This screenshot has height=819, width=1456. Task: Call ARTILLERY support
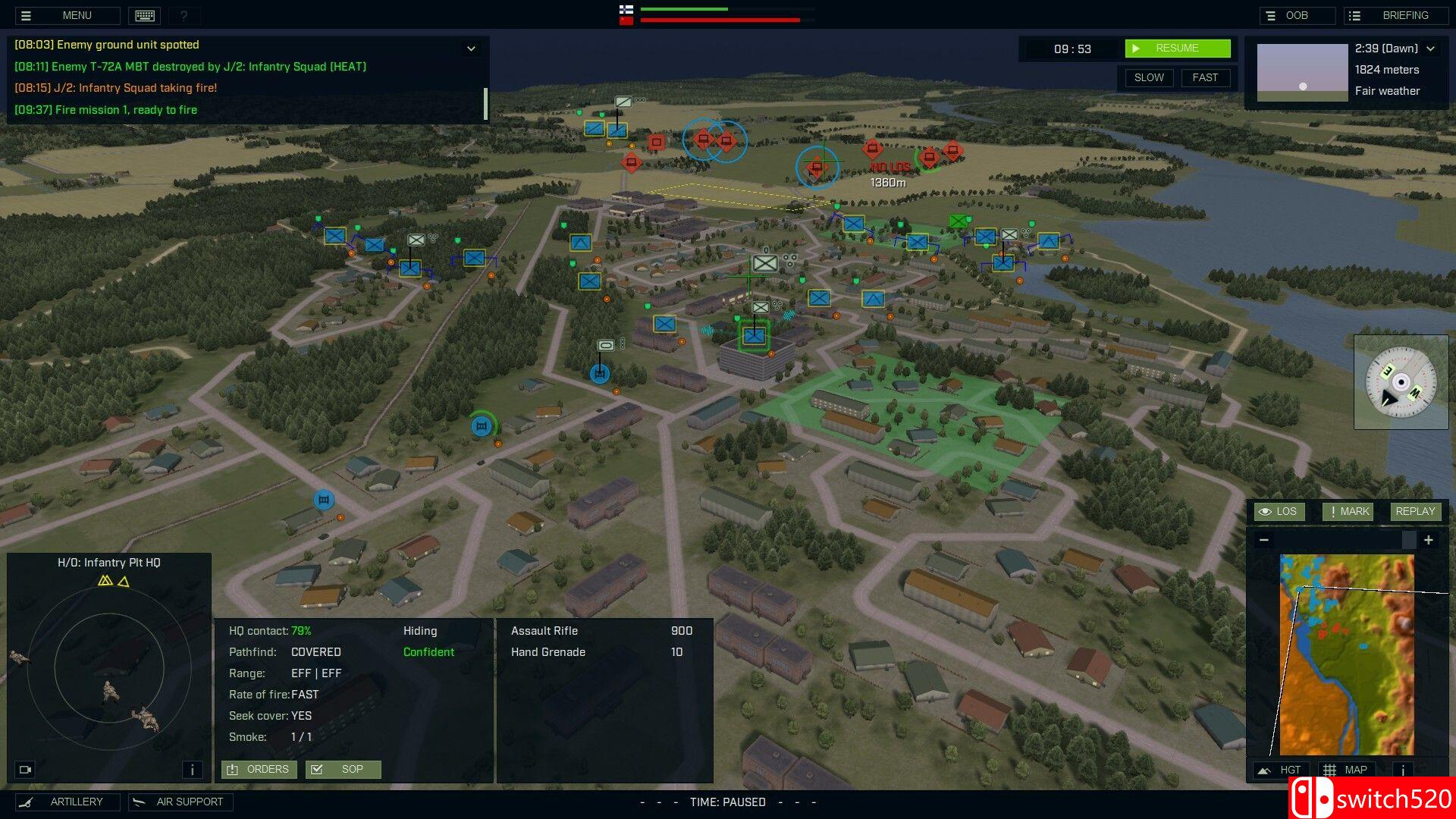pos(67,802)
